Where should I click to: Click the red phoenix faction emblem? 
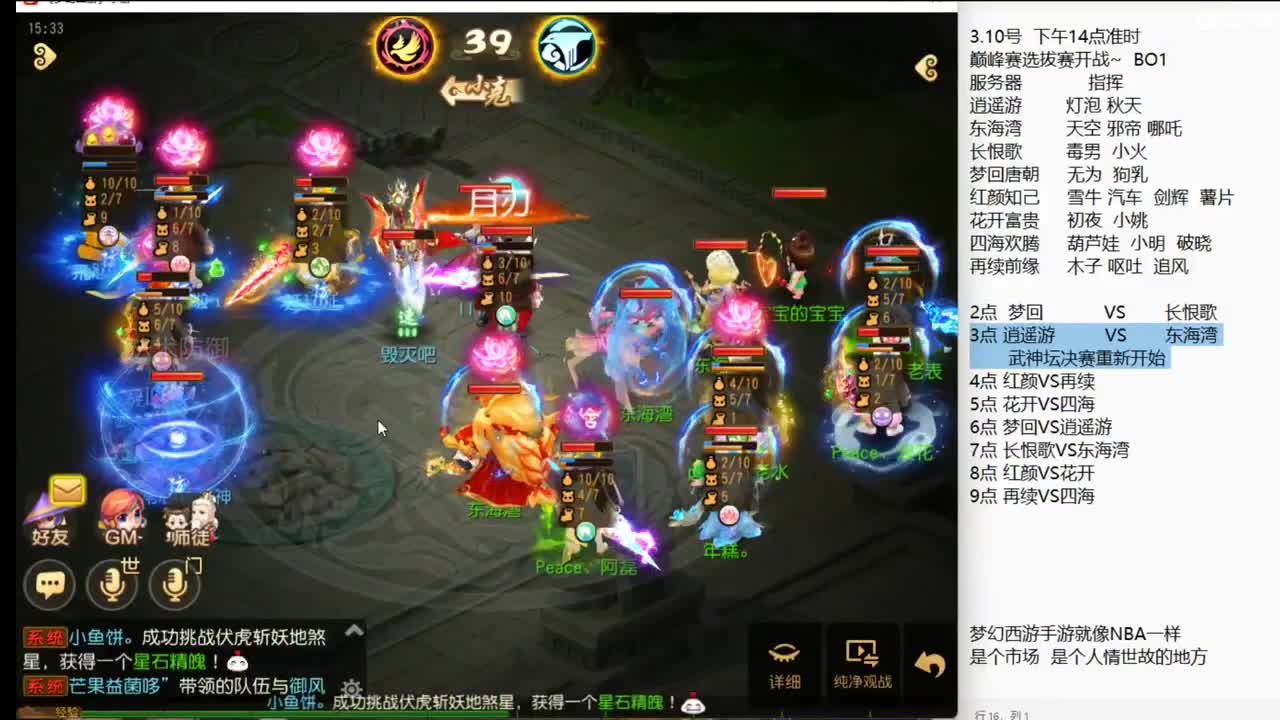coord(403,44)
